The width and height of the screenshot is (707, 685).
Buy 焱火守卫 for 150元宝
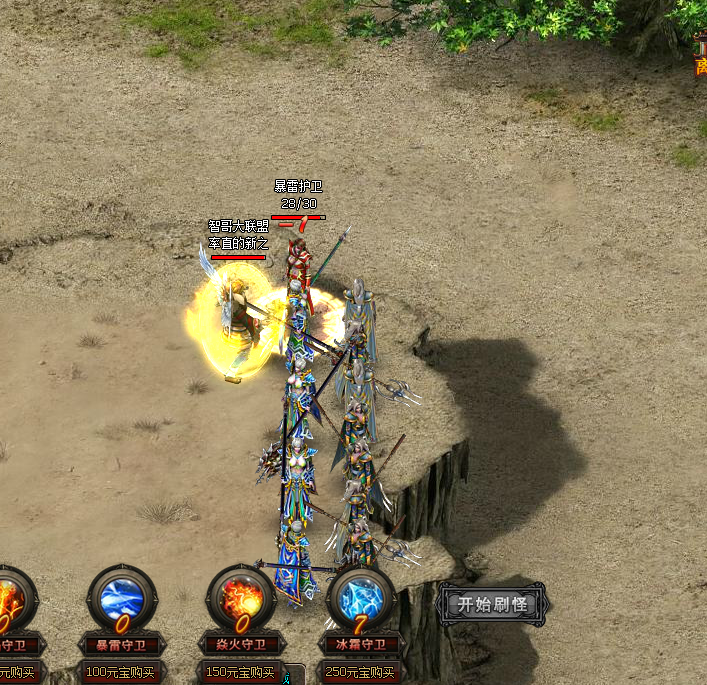(240, 673)
